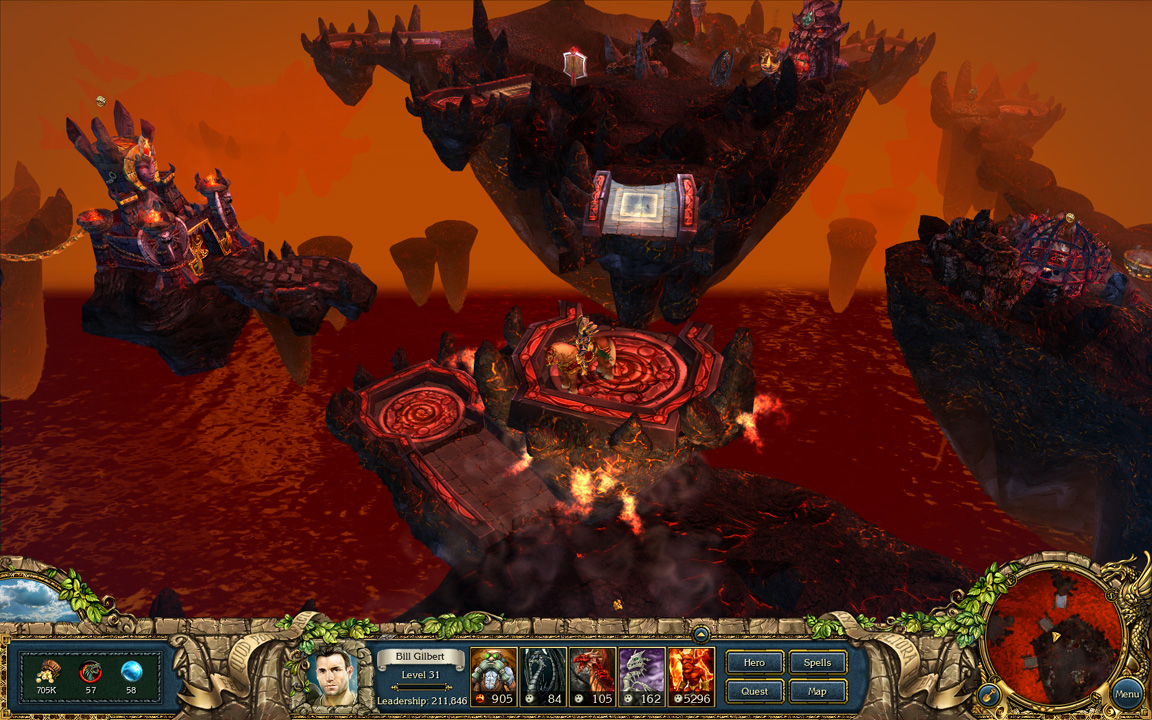Expand the army panel arrow
Image resolution: width=1152 pixels, height=720 pixels.
pyautogui.click(x=701, y=633)
